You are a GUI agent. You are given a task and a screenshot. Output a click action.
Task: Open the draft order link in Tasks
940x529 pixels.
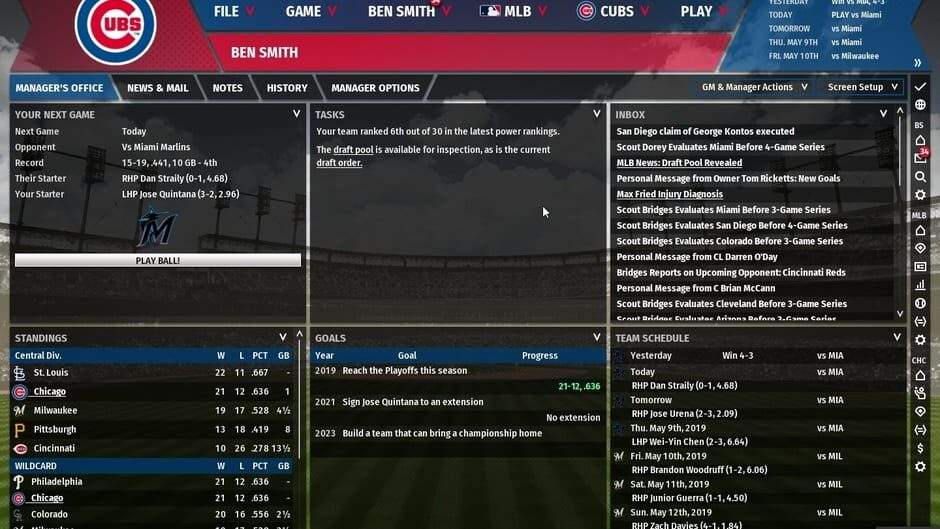tap(339, 162)
